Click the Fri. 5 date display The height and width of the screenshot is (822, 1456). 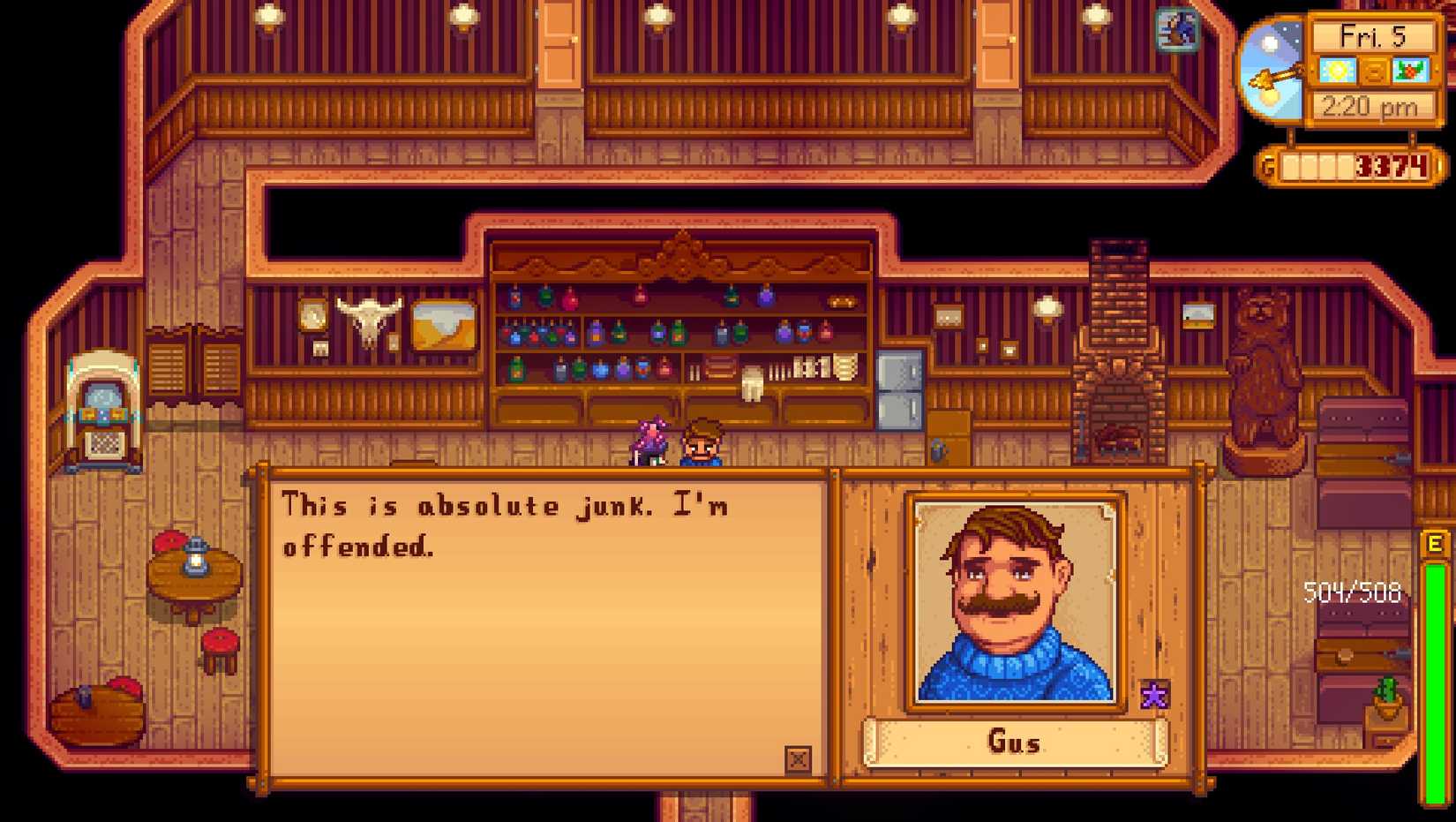[x=1373, y=37]
